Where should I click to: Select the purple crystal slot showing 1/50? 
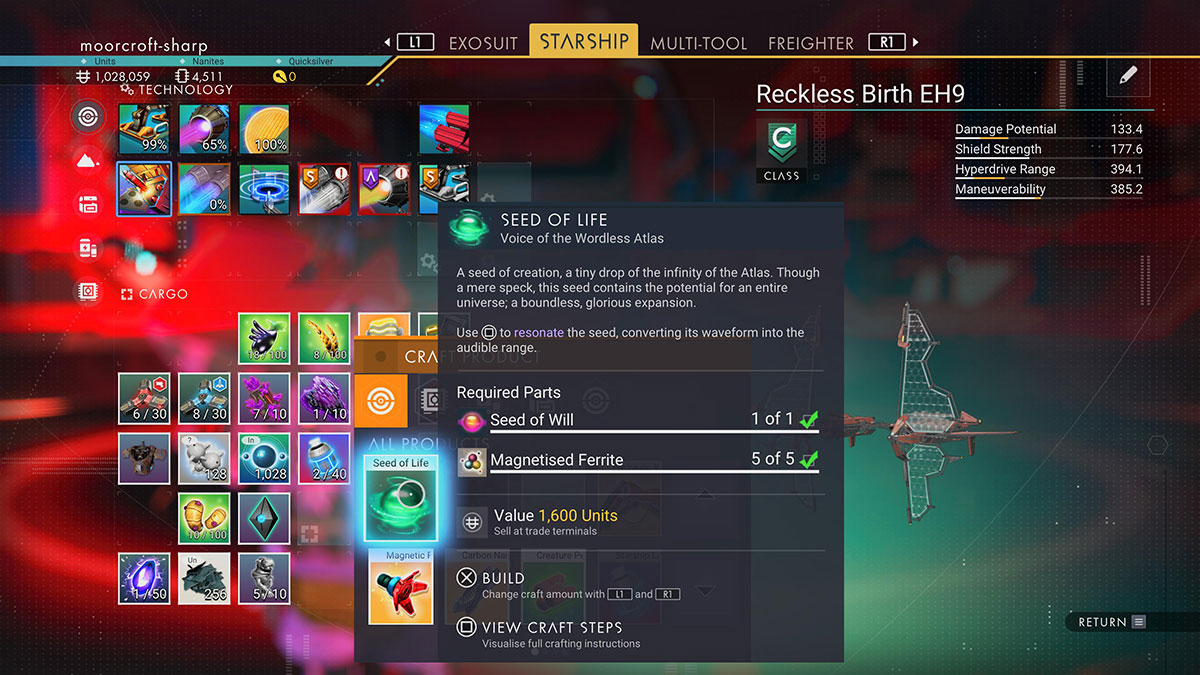tap(144, 578)
